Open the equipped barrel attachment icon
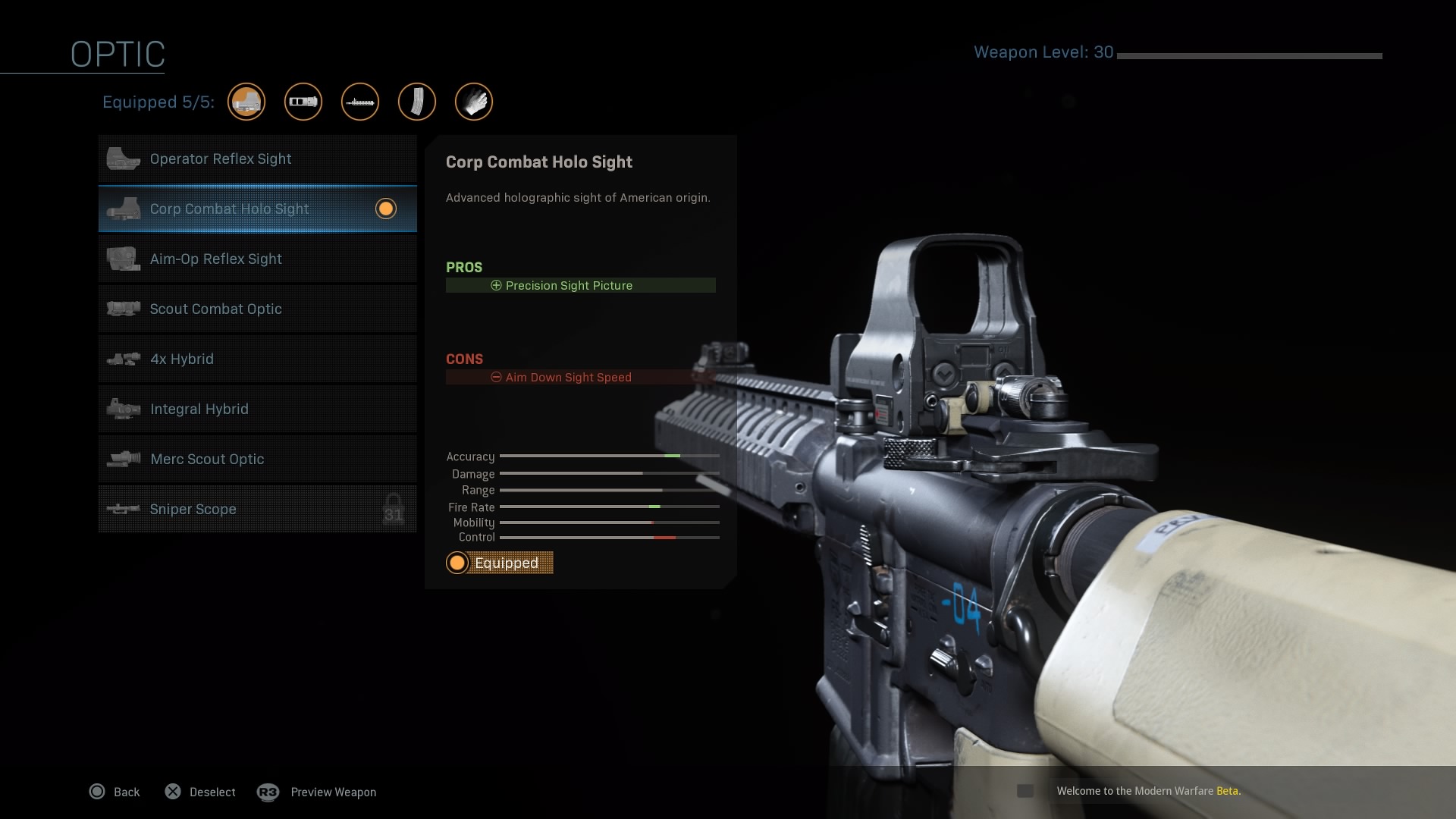The height and width of the screenshot is (819, 1456). coord(360,102)
